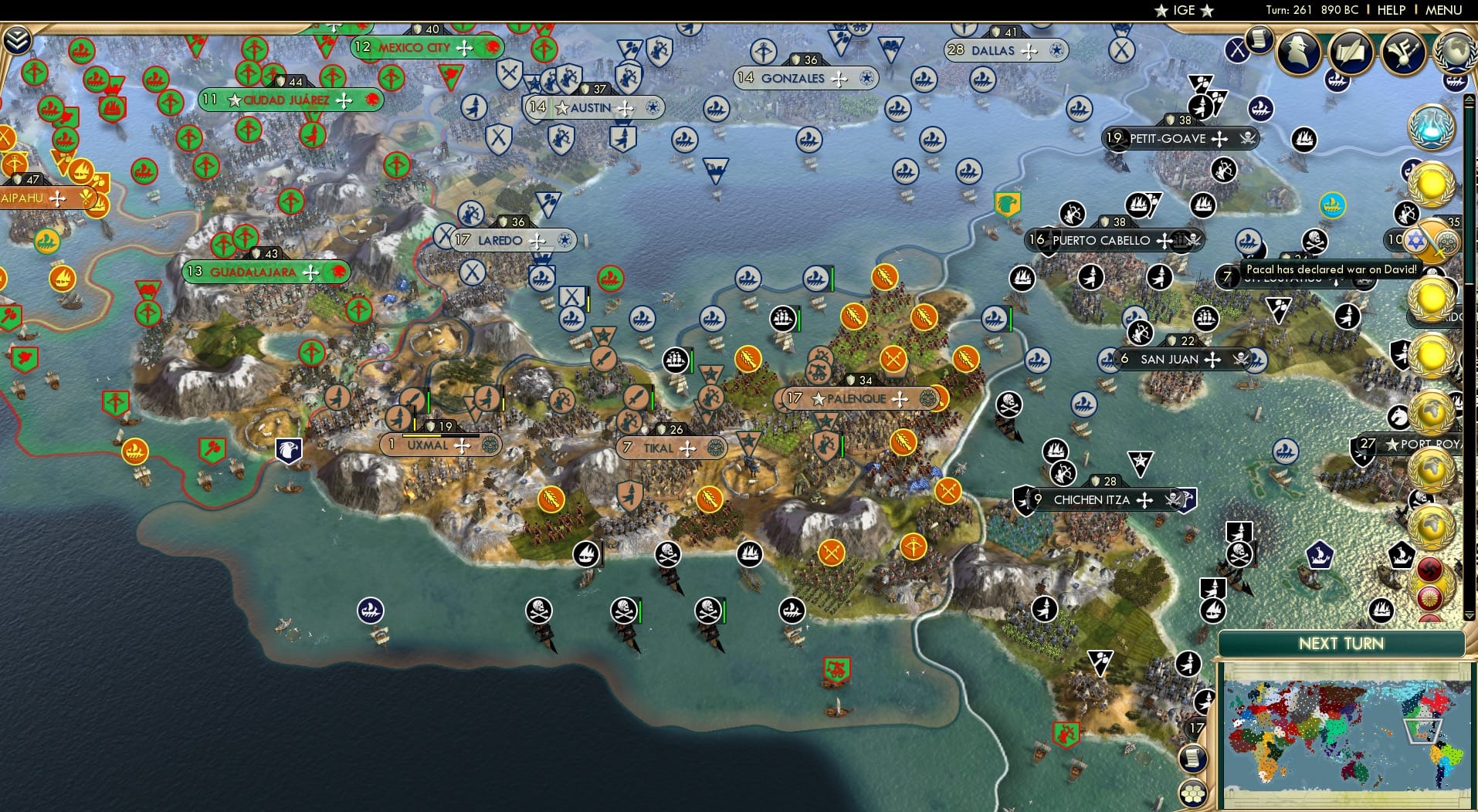Viewport: 1478px width, 812px height.
Task: Open the game MENU
Action: (x=1443, y=10)
